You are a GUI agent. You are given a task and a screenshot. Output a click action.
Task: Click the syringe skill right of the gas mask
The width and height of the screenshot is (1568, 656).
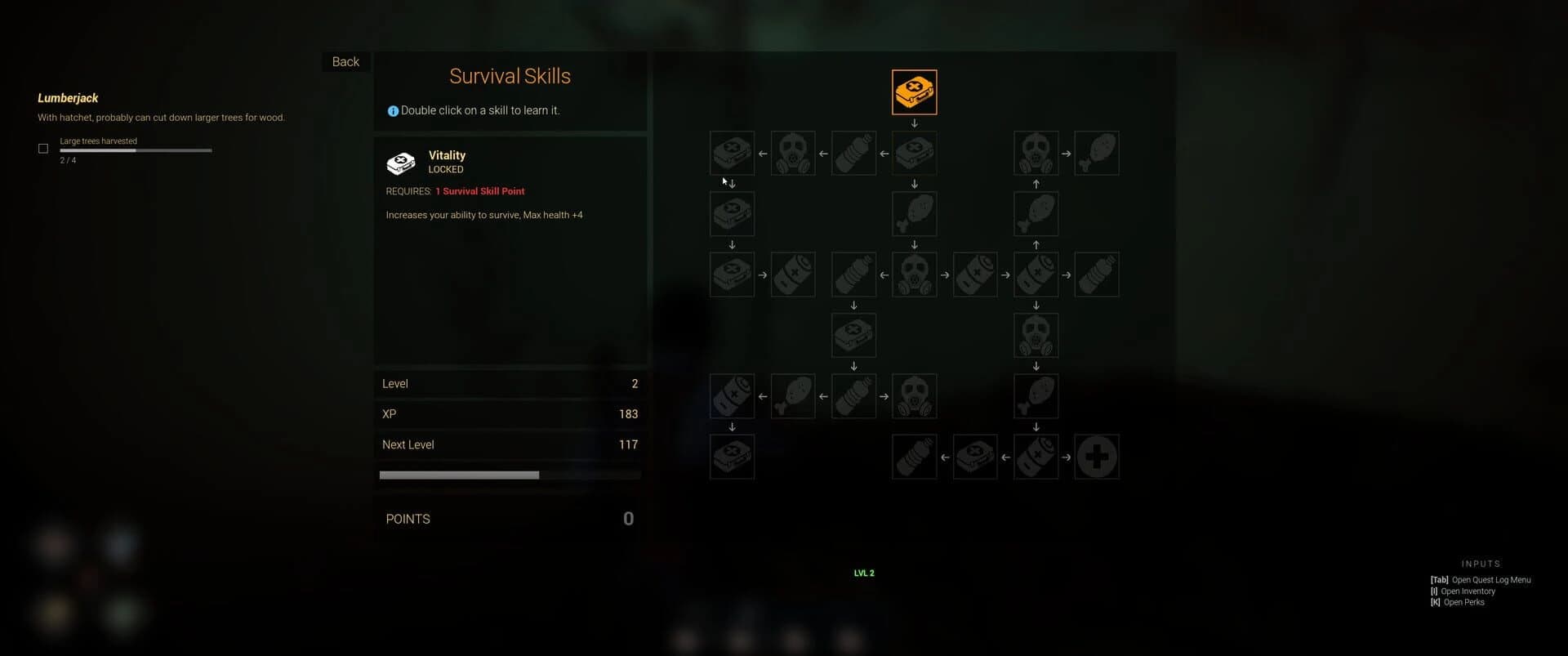click(x=975, y=274)
